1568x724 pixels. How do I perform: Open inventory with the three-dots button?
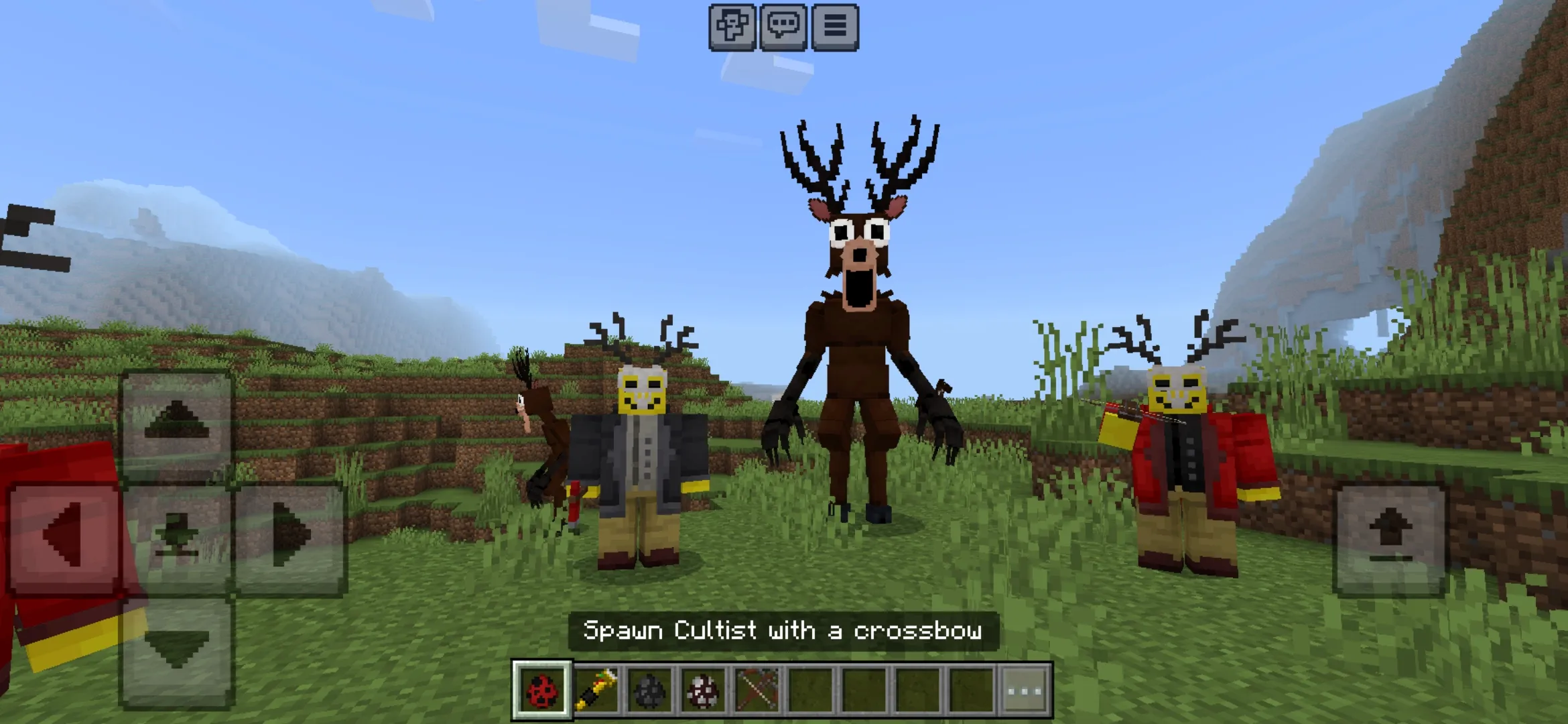click(1025, 690)
